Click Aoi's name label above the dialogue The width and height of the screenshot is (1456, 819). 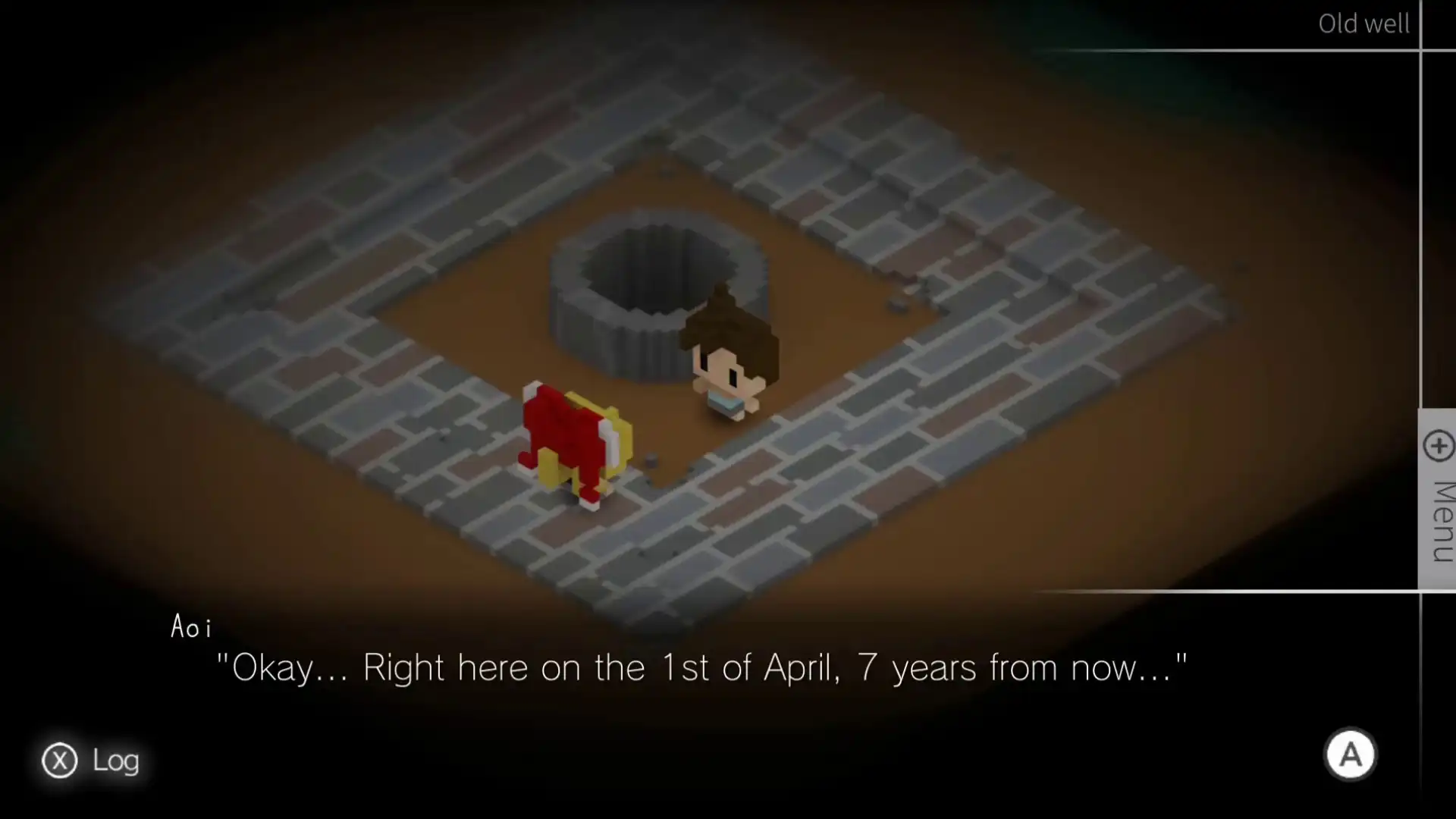click(190, 626)
